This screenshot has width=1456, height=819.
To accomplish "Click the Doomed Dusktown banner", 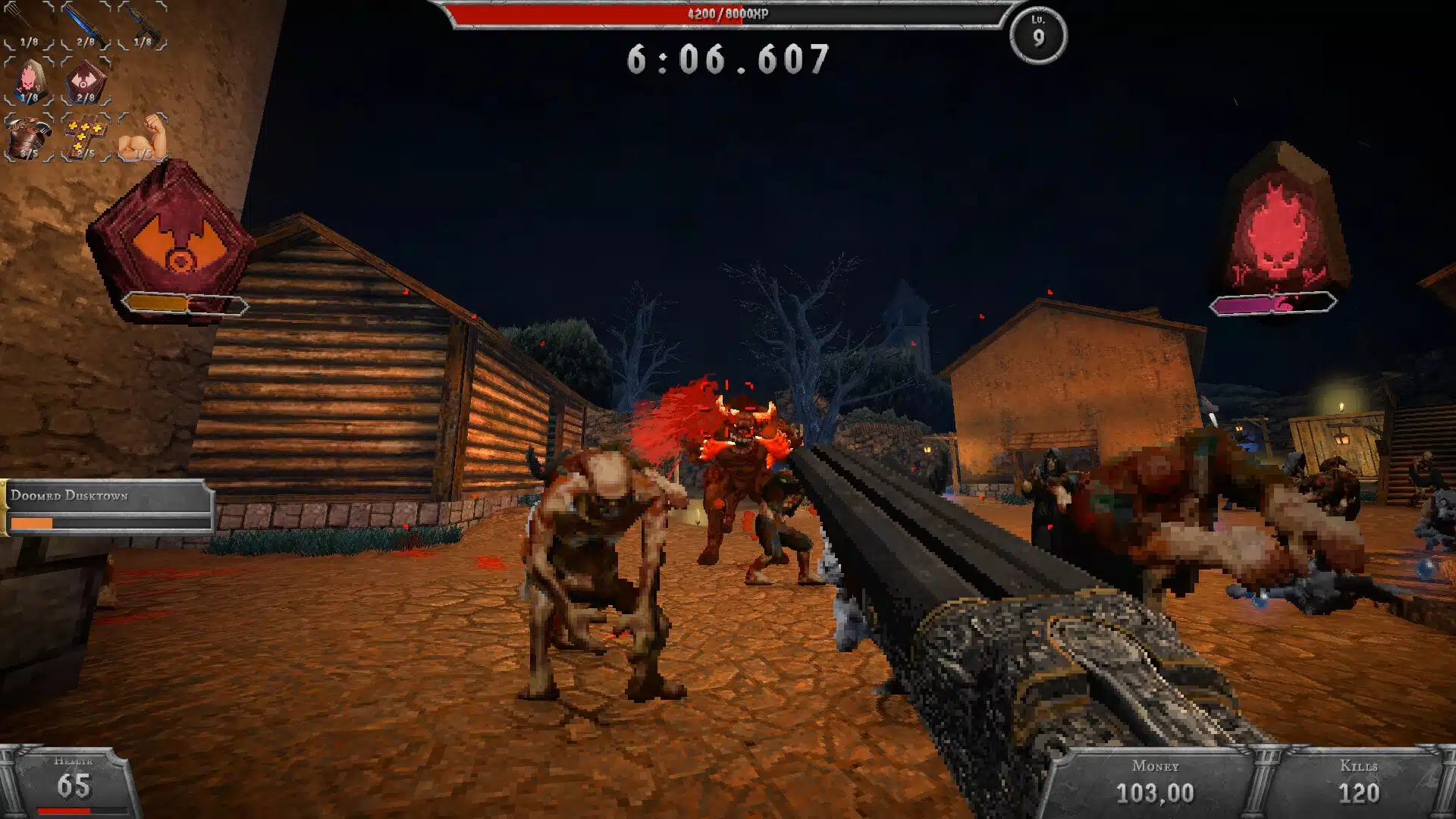I will [x=106, y=498].
